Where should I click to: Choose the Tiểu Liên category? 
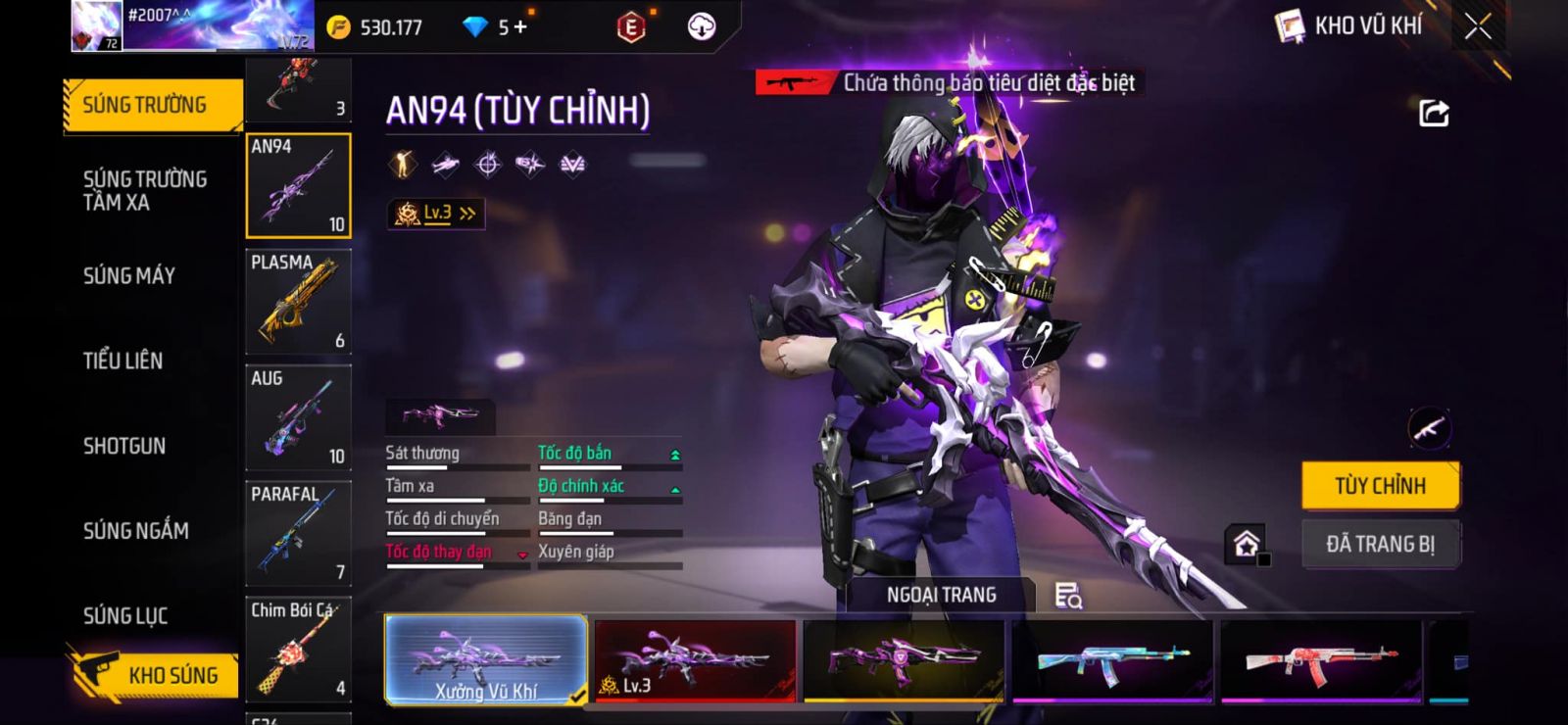pos(122,361)
